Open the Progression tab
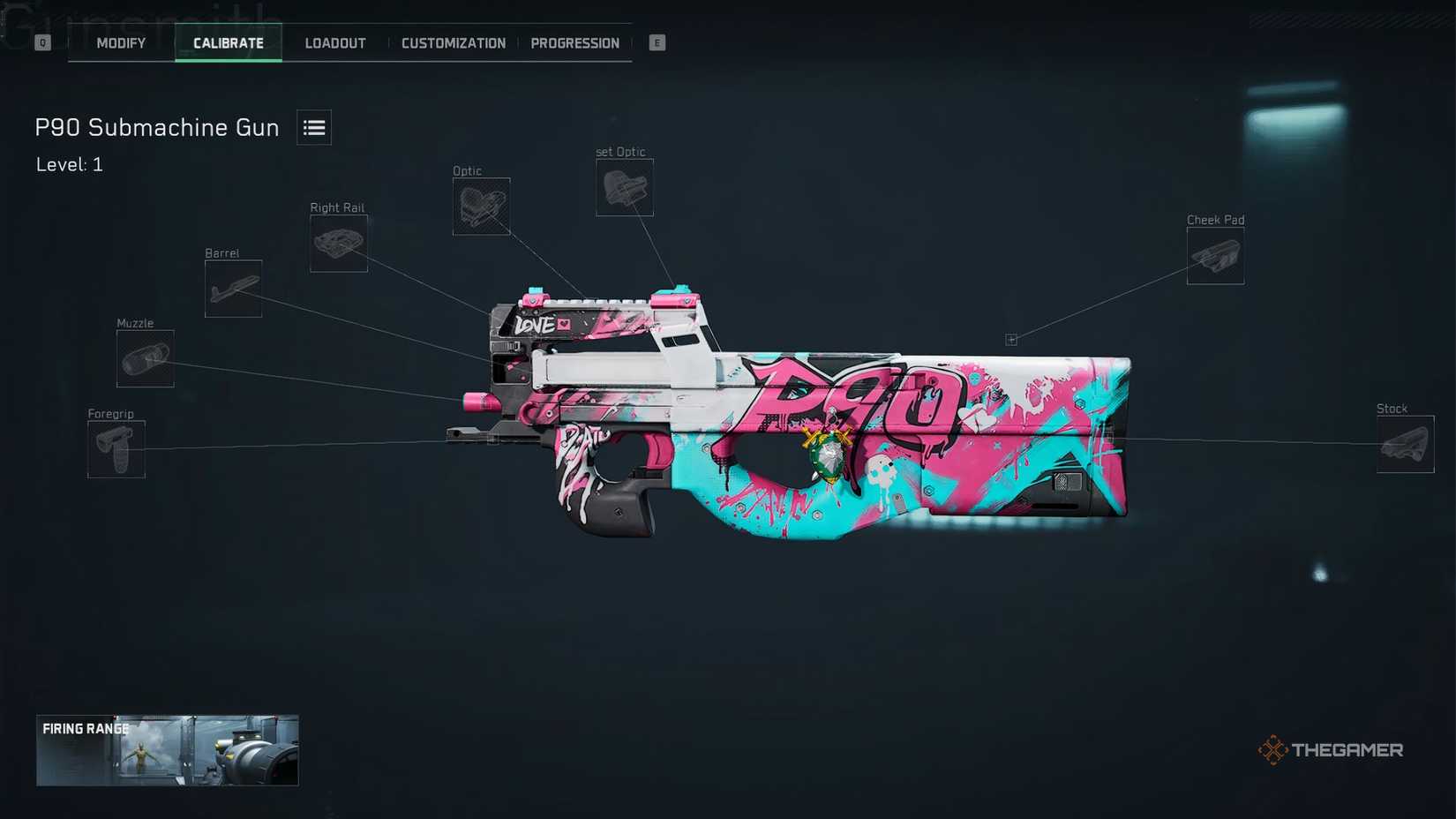The image size is (1456, 819). click(x=575, y=42)
